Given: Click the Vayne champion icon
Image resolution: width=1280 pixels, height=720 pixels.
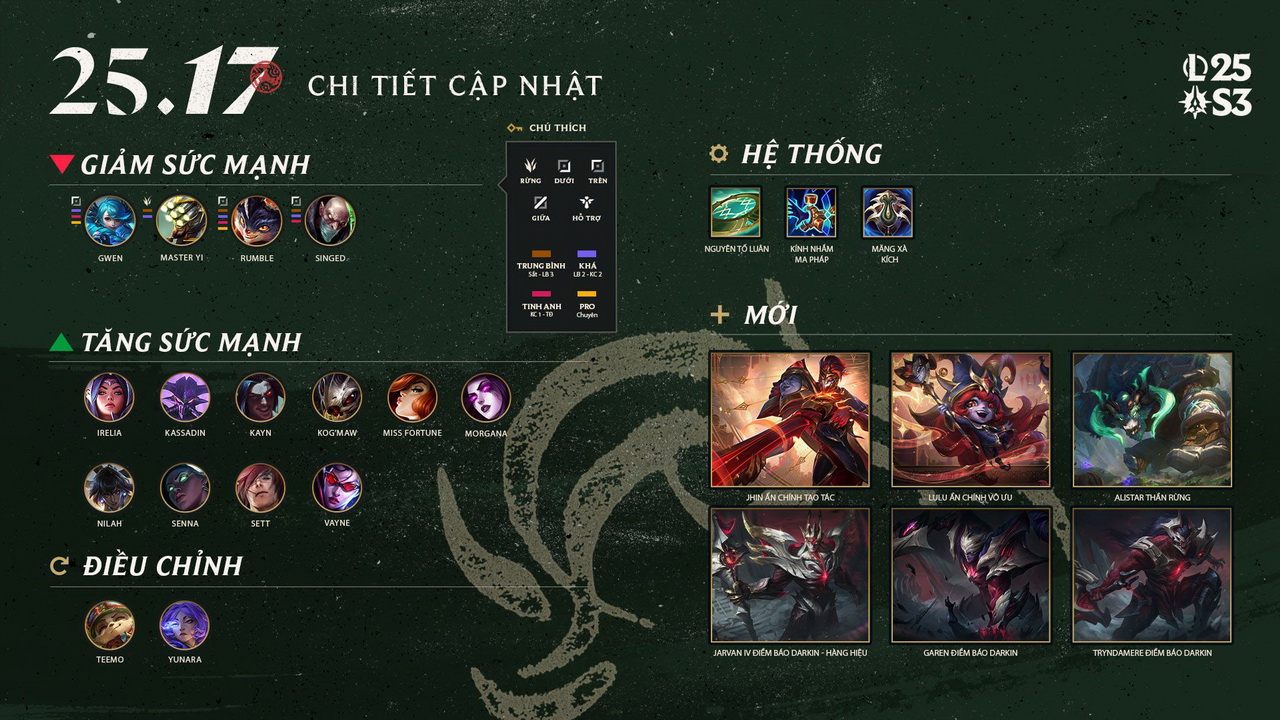Looking at the screenshot, I should point(337,488).
